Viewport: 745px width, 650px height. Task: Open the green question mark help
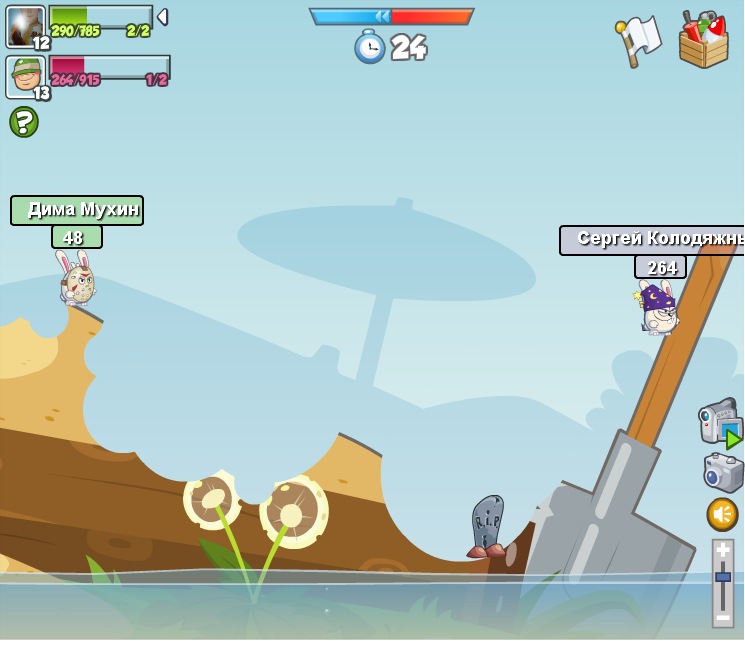[x=24, y=122]
